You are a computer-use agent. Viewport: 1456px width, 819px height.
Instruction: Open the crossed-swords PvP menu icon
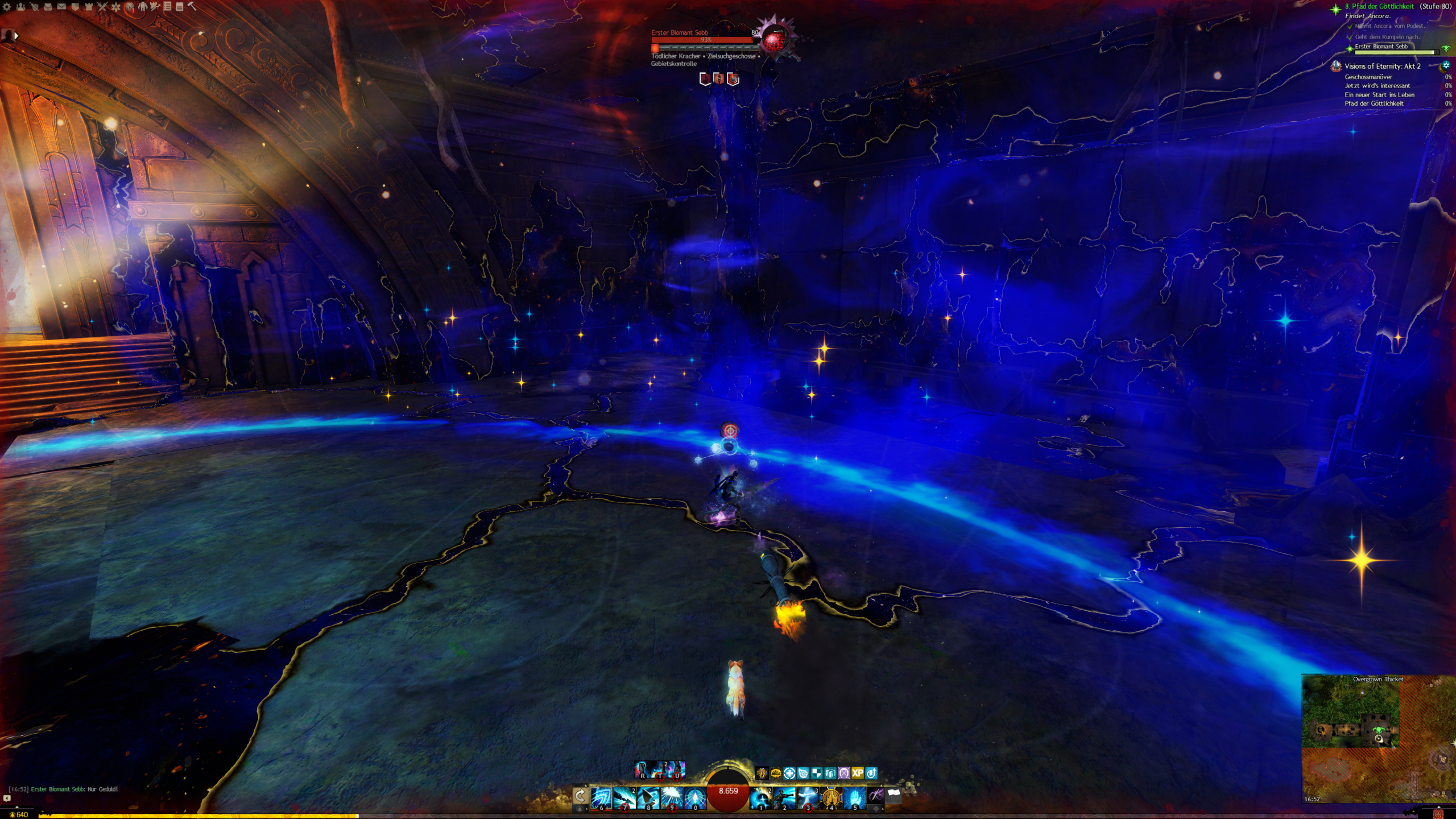[102, 7]
